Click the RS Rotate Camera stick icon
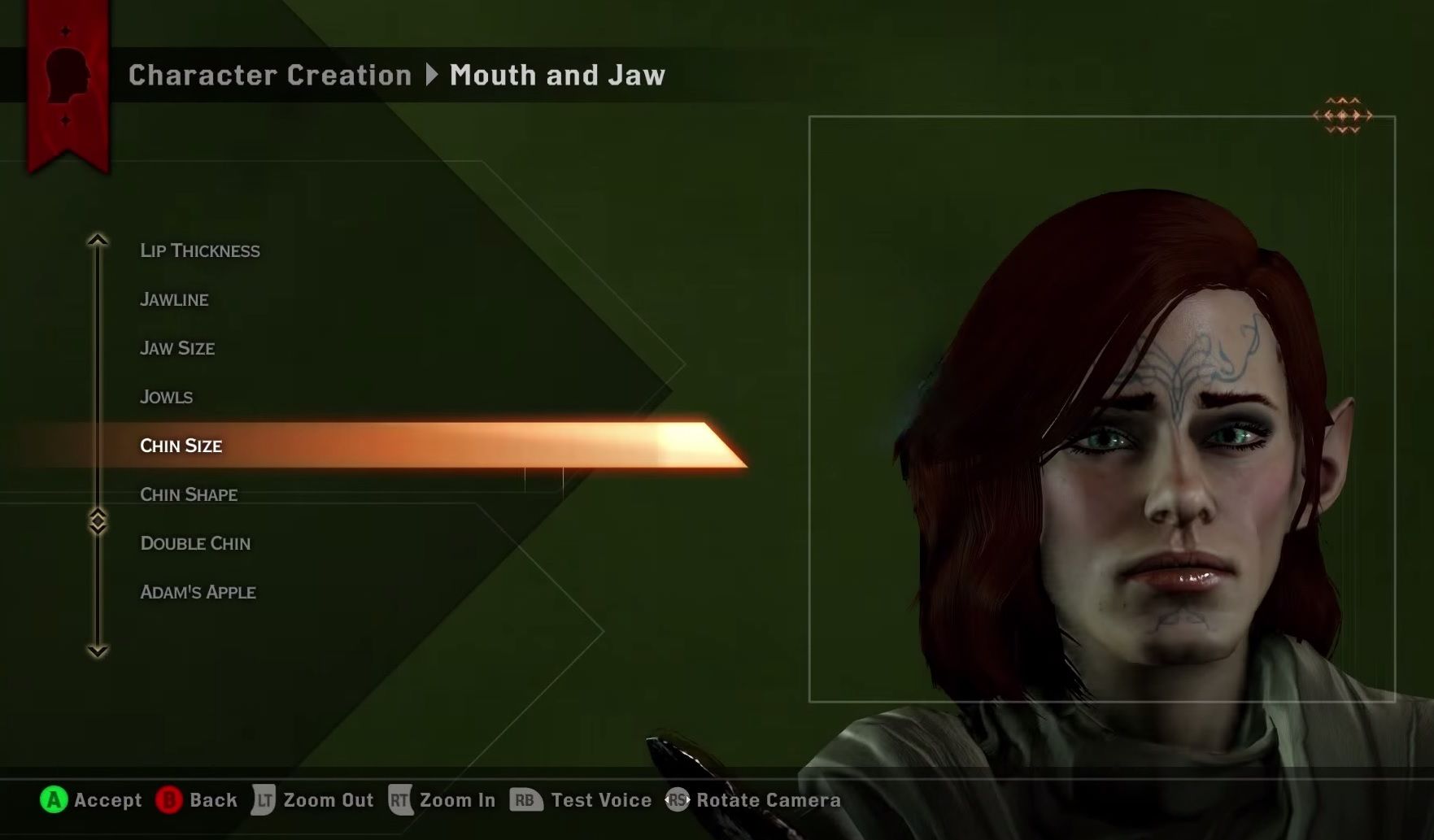Screen dimensions: 1434x840 [677, 800]
